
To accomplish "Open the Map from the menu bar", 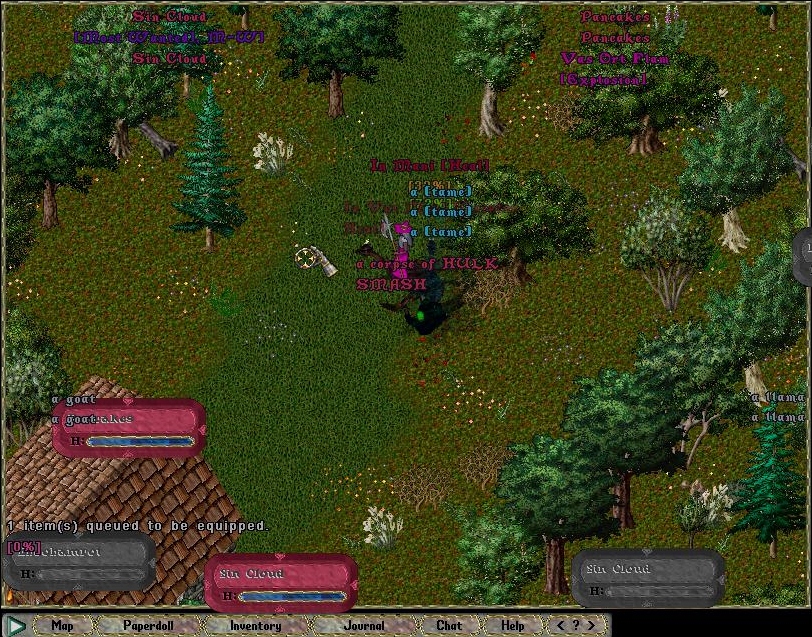I will point(62,626).
